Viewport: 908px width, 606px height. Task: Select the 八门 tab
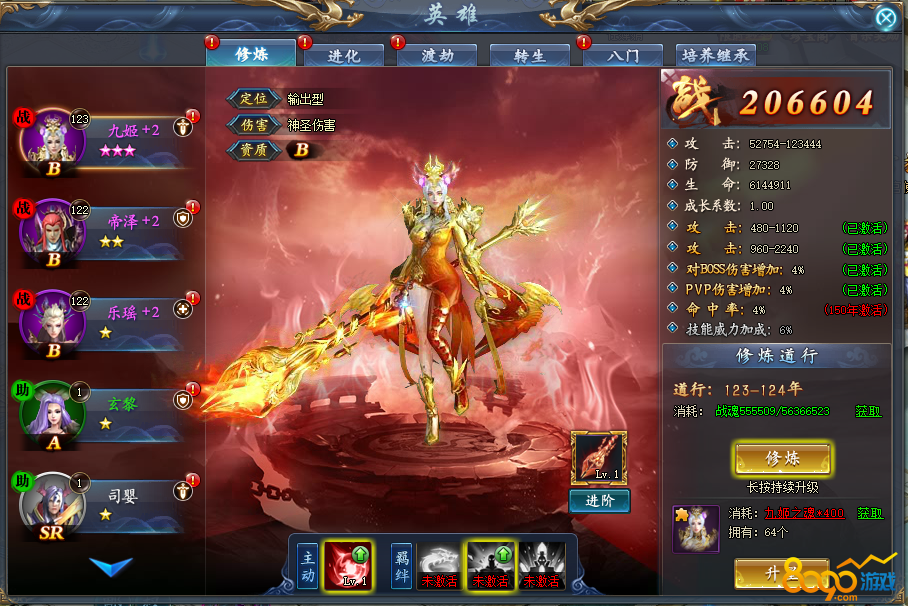[624, 56]
